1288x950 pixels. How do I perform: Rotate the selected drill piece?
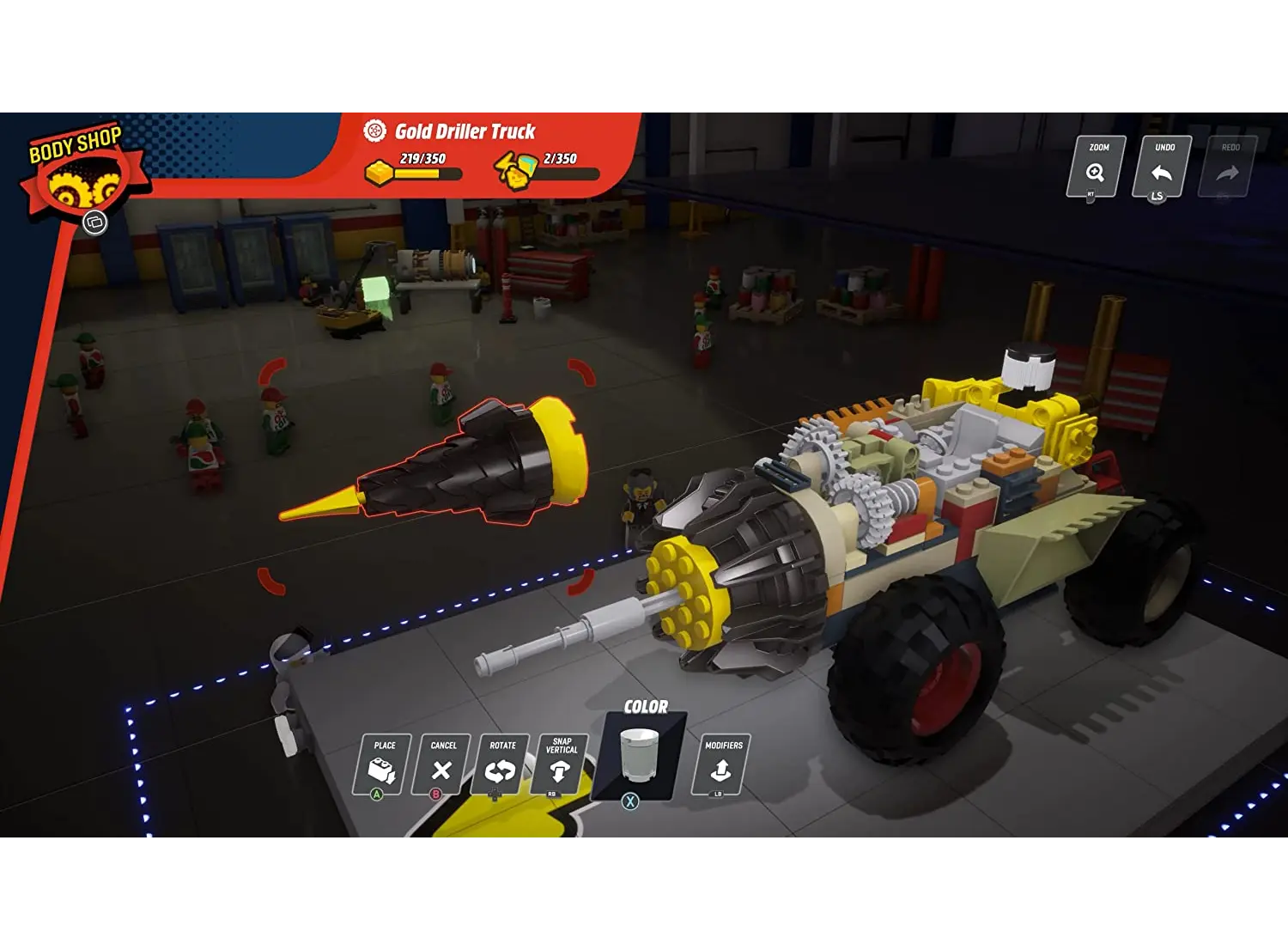coord(501,765)
